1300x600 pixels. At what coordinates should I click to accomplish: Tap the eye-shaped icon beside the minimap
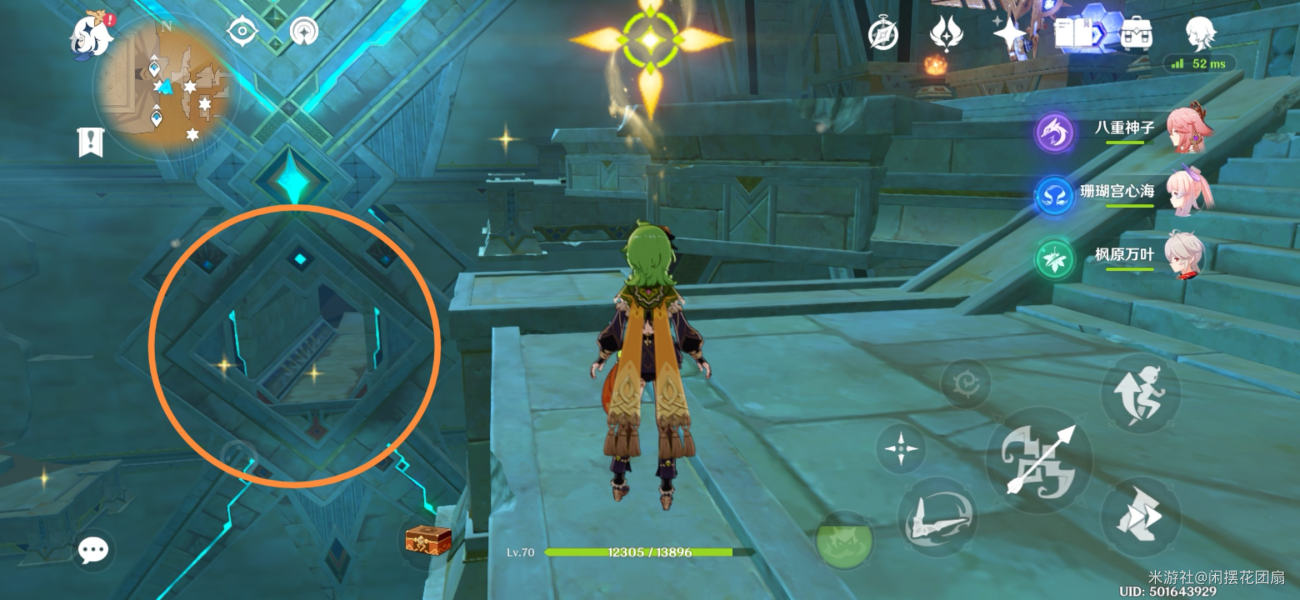pos(242,31)
